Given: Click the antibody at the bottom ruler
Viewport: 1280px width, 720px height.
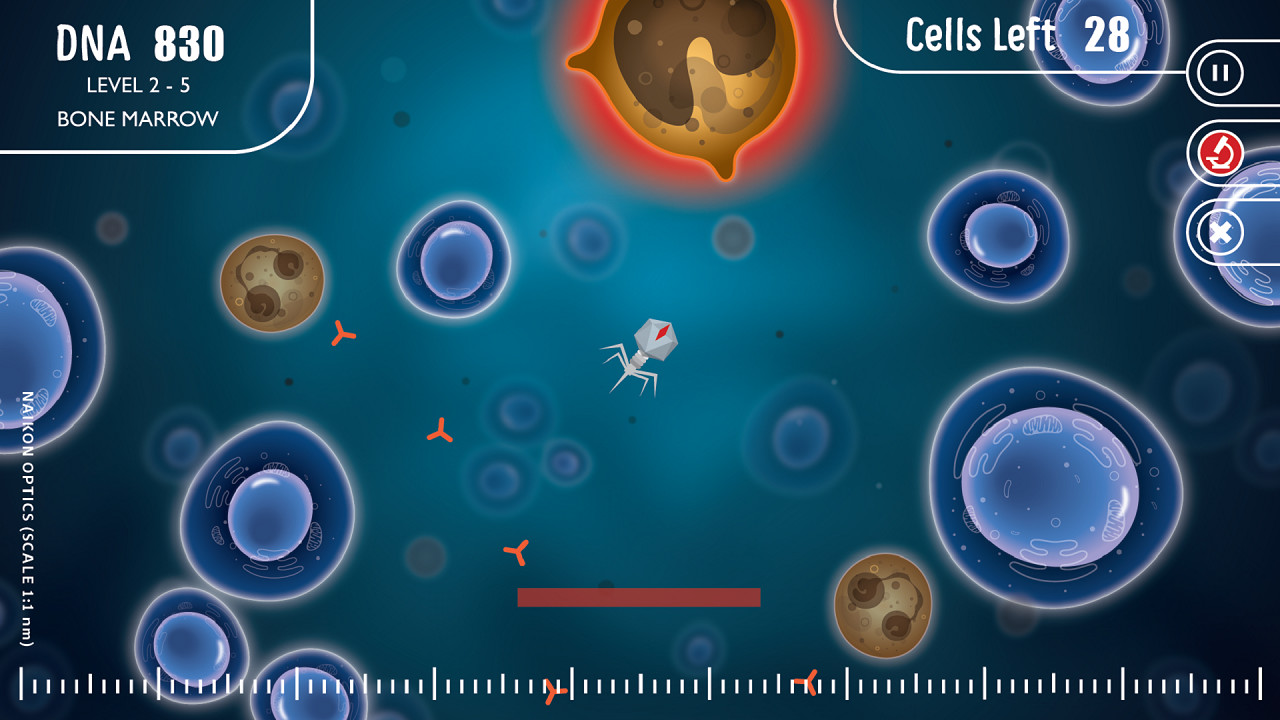Looking at the screenshot, I should pos(553,688).
